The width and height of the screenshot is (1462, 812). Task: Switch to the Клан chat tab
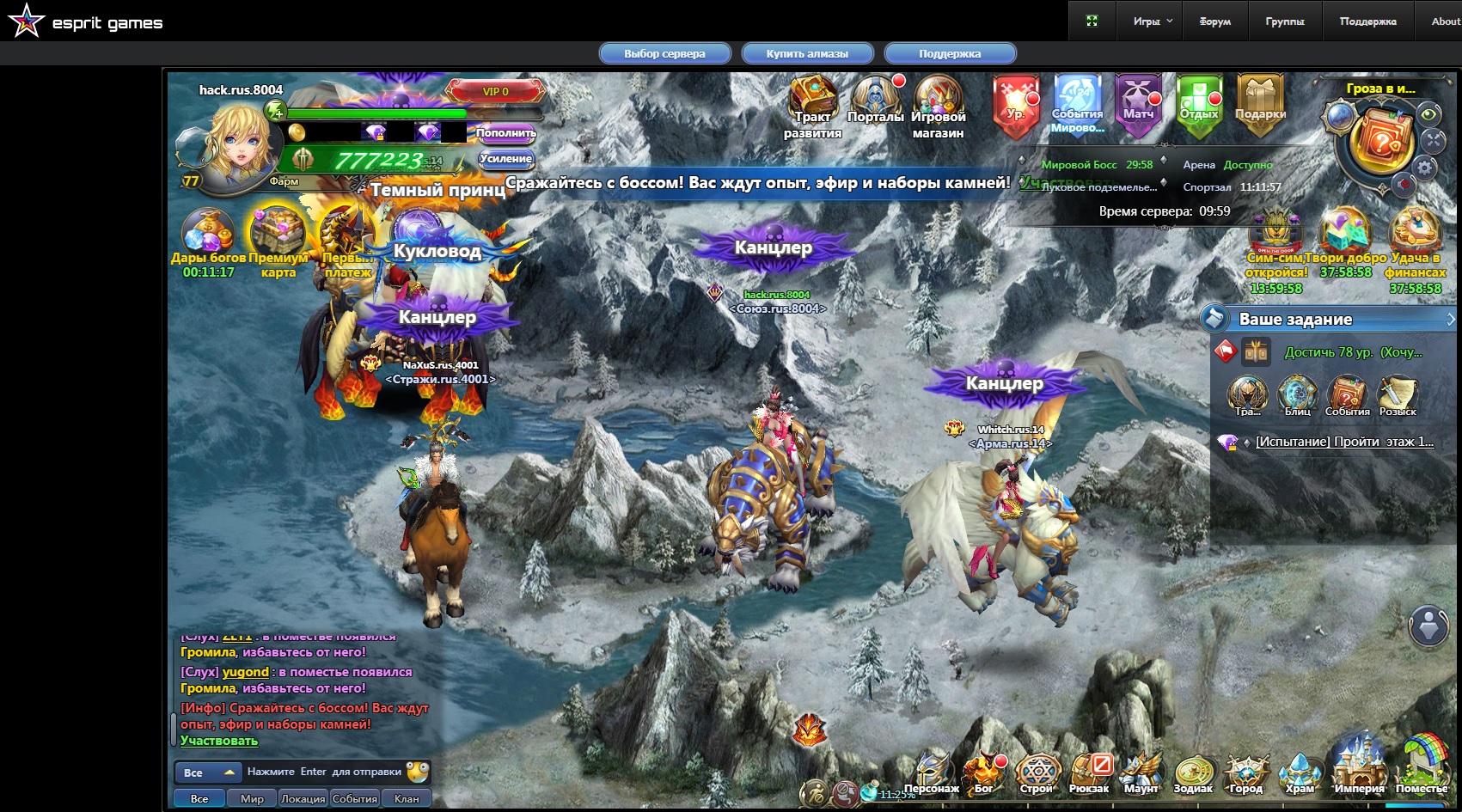pyautogui.click(x=407, y=798)
